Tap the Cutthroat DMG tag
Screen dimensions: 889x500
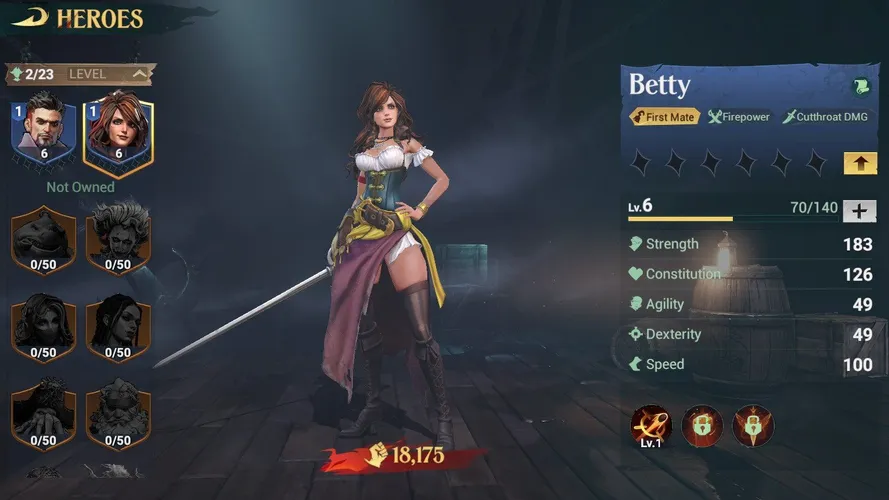coord(825,117)
